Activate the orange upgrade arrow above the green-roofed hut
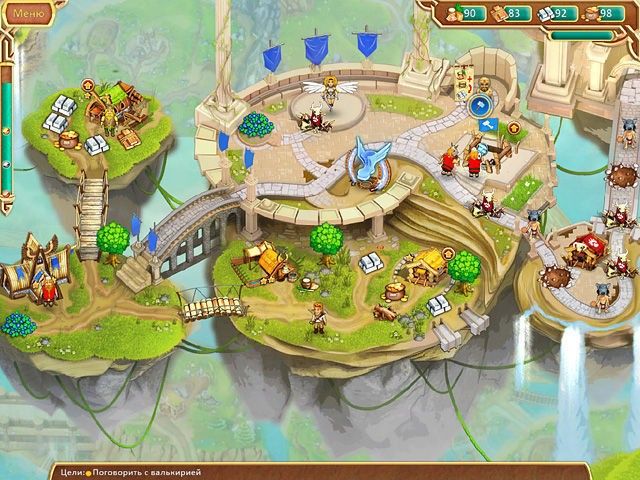The height and width of the screenshot is (480, 640). [88, 83]
